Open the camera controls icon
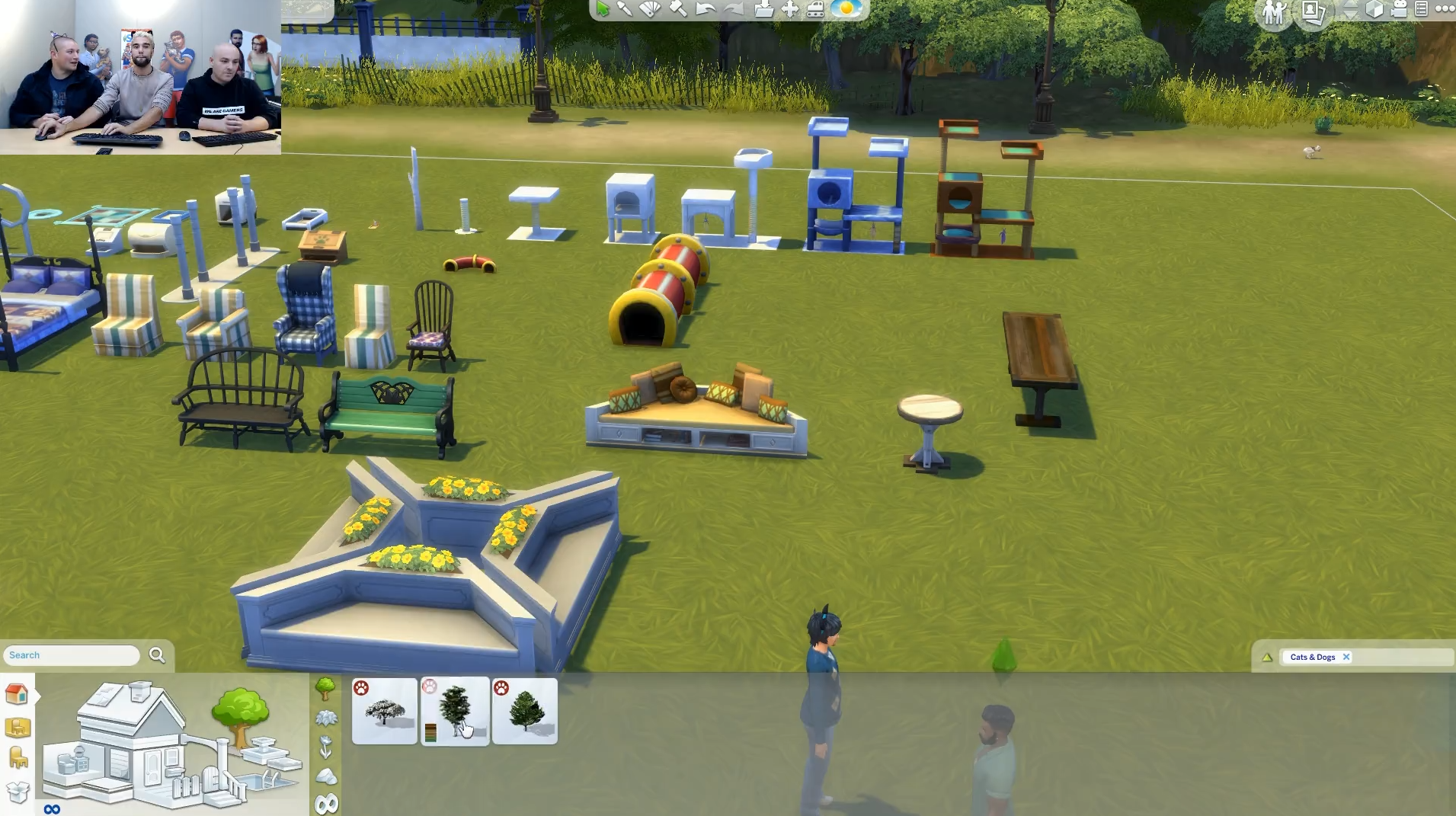1456x816 pixels. click(x=1399, y=9)
